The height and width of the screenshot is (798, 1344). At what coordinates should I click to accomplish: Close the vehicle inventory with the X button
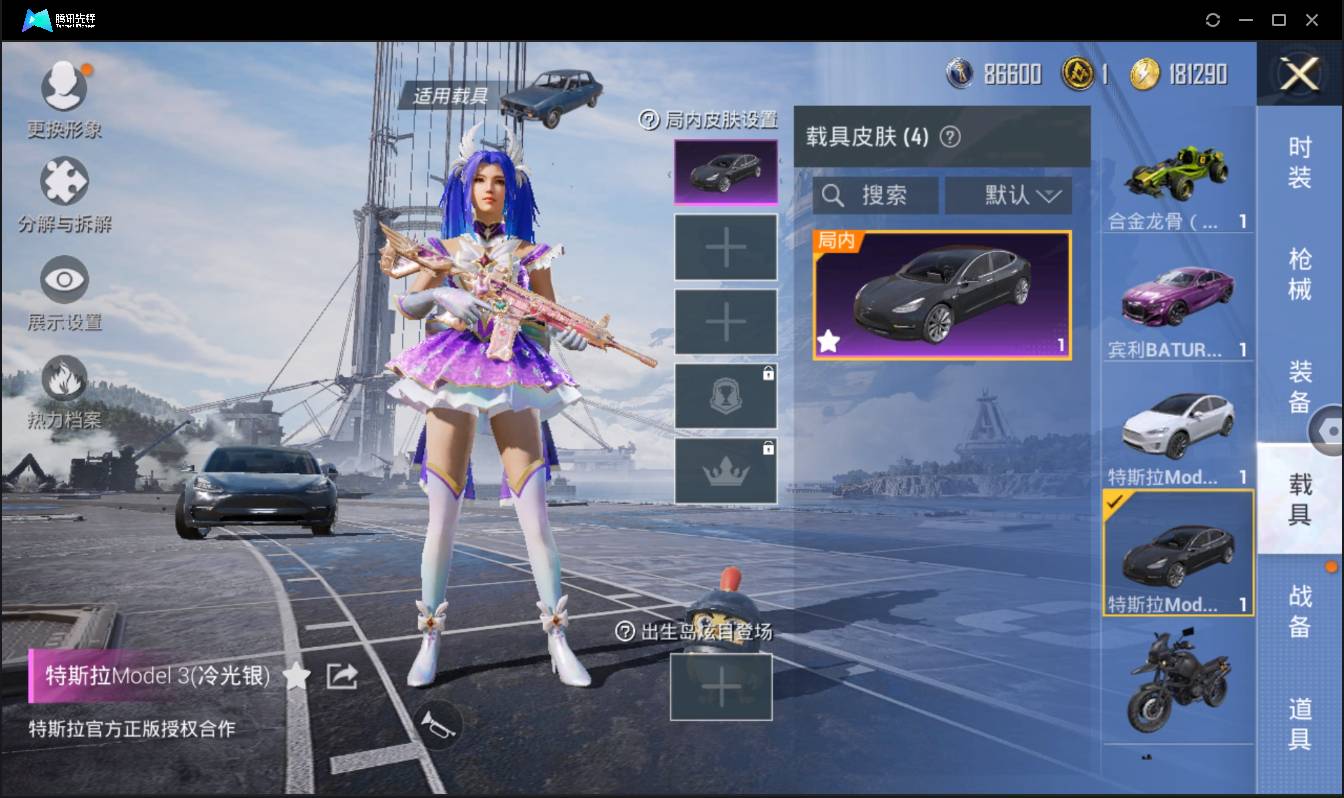tap(1299, 75)
